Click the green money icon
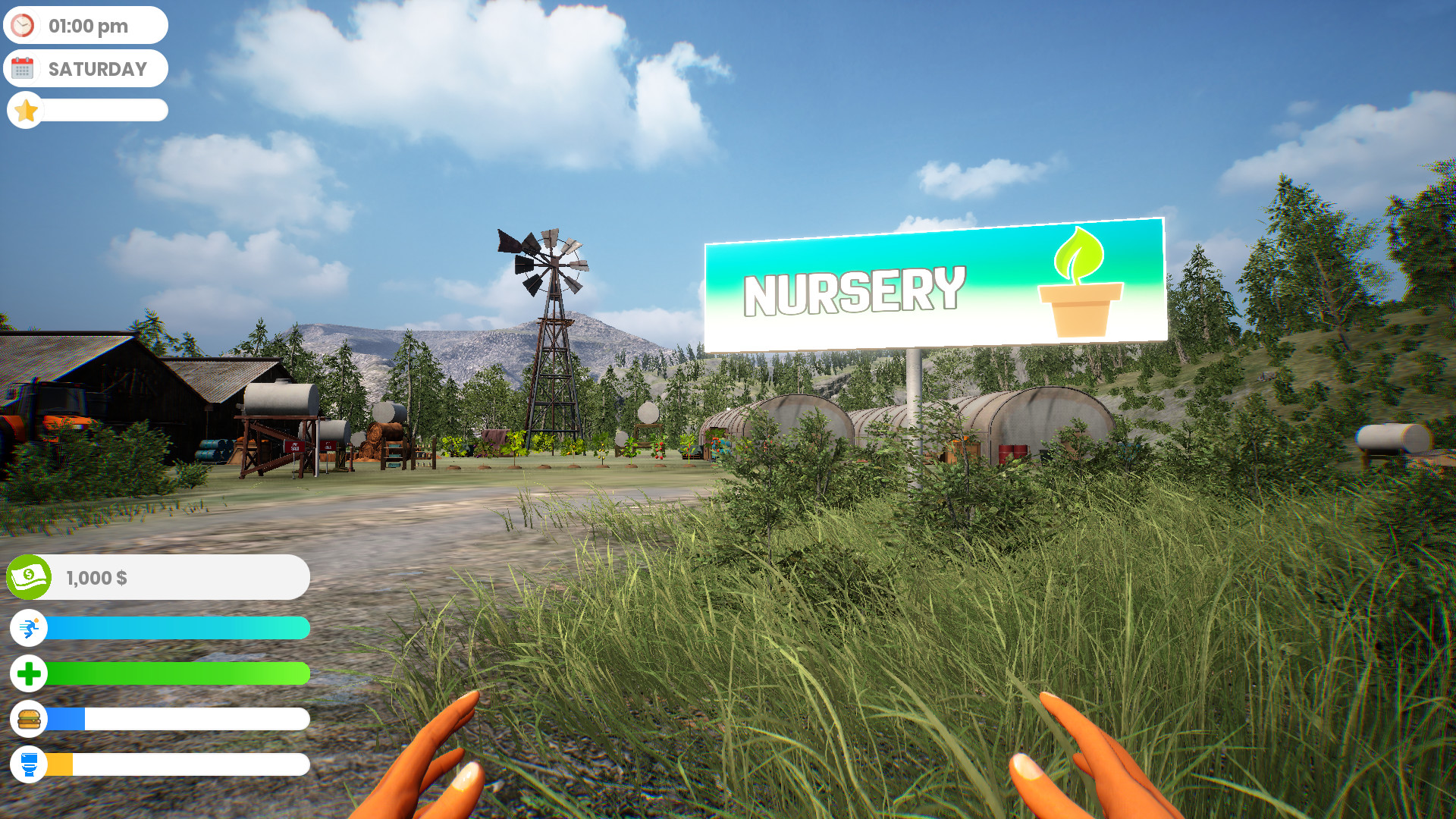Image resolution: width=1456 pixels, height=819 pixels. (x=29, y=577)
